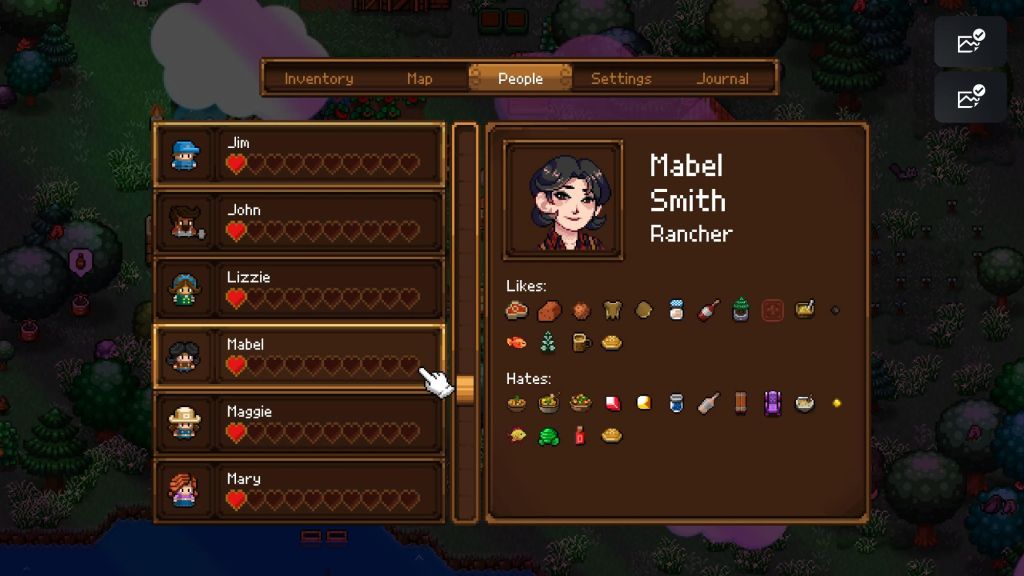1024x576 pixels.
Task: Click the people list scrollbar handle
Action: pyautogui.click(x=465, y=386)
